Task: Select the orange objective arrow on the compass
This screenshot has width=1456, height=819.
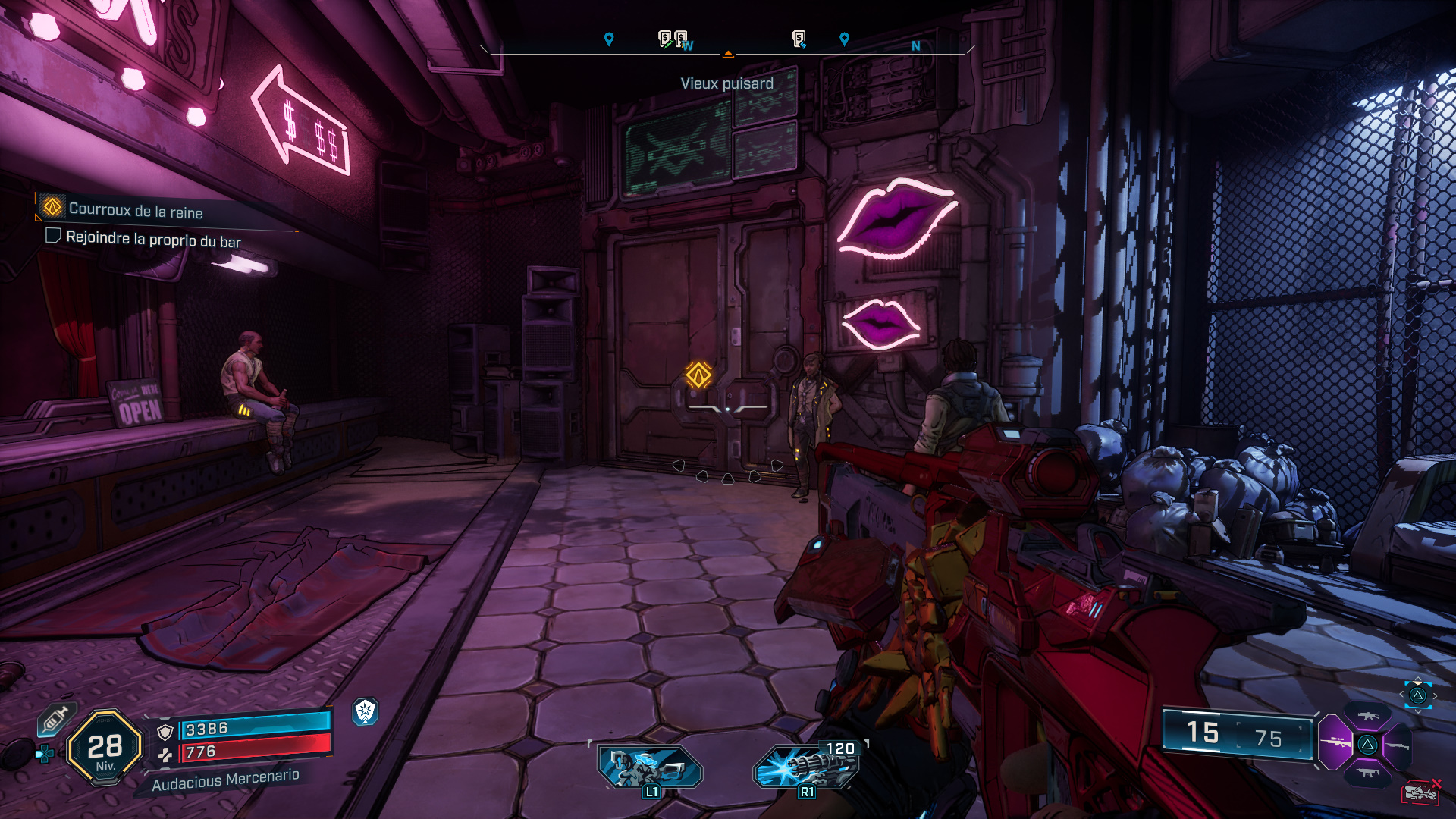Action: click(728, 54)
